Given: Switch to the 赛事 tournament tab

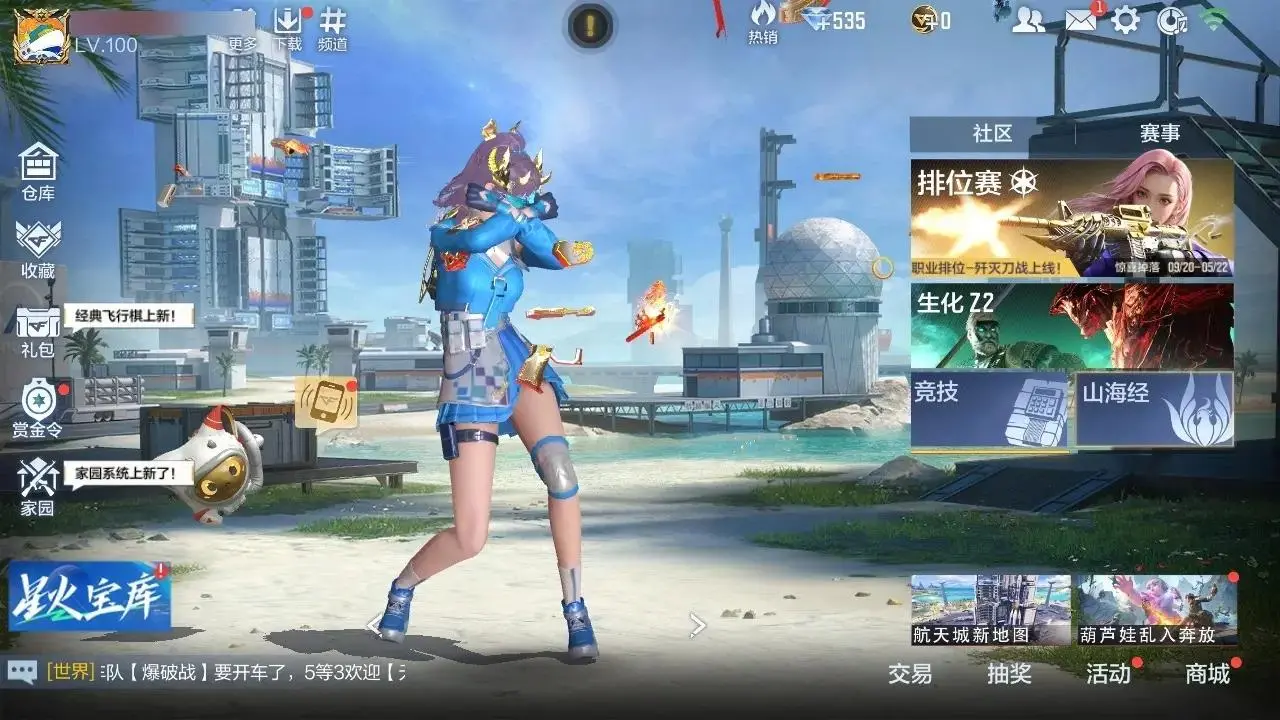Looking at the screenshot, I should [x=1160, y=134].
